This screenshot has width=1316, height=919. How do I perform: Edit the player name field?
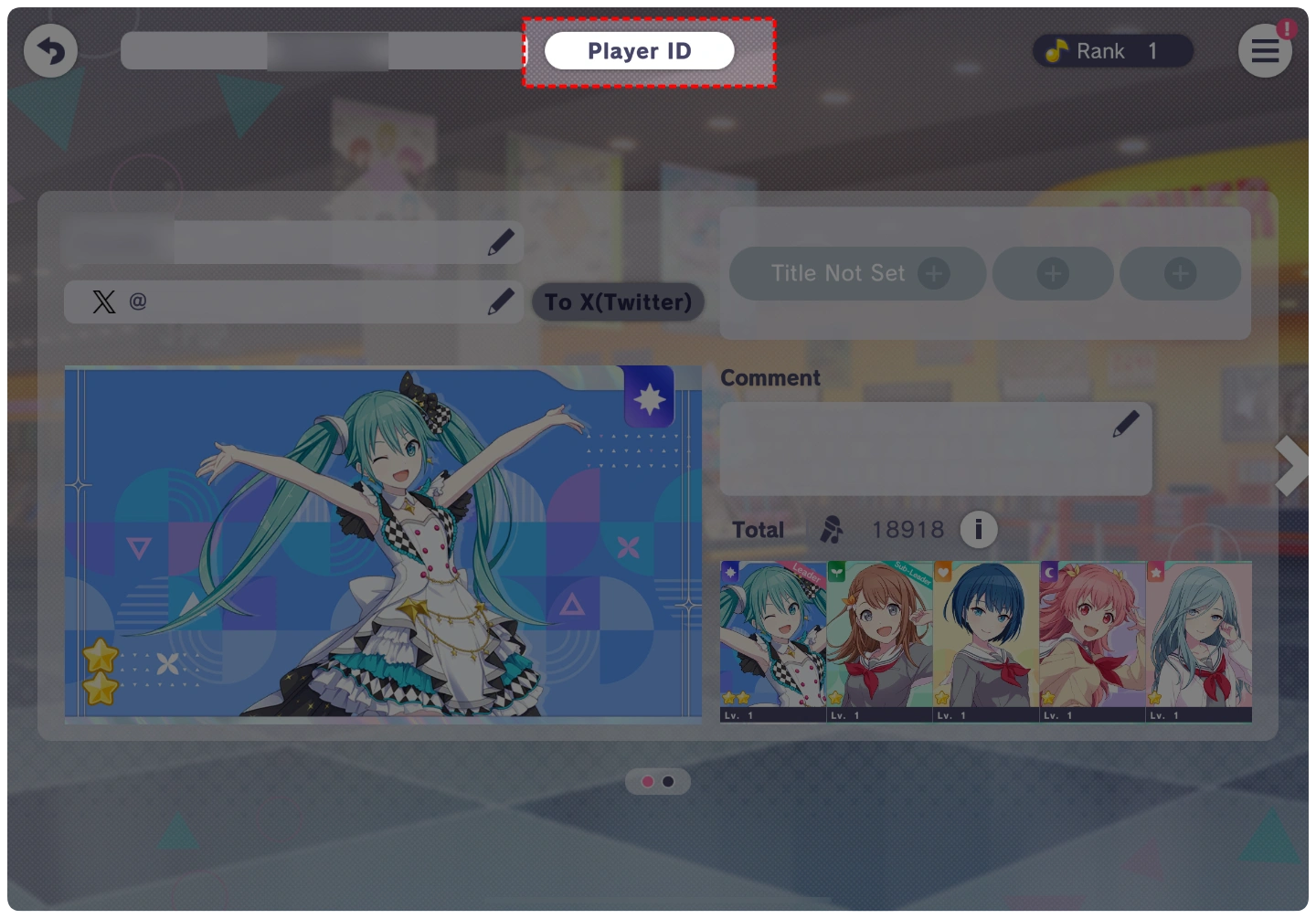(x=500, y=243)
